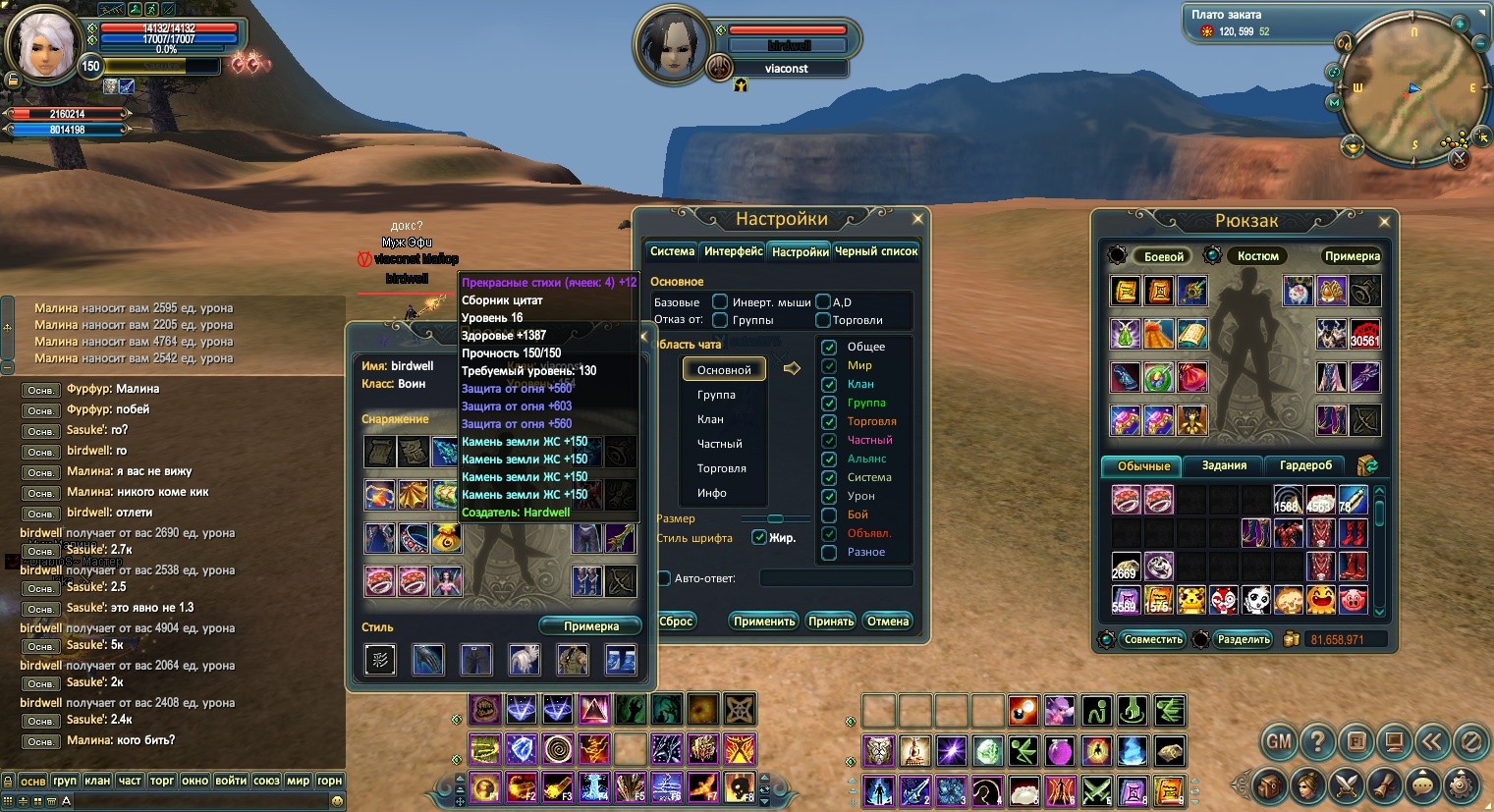This screenshot has height=812, width=1494.
Task: Click the Разделить button in backpack
Action: pyautogui.click(x=1244, y=639)
